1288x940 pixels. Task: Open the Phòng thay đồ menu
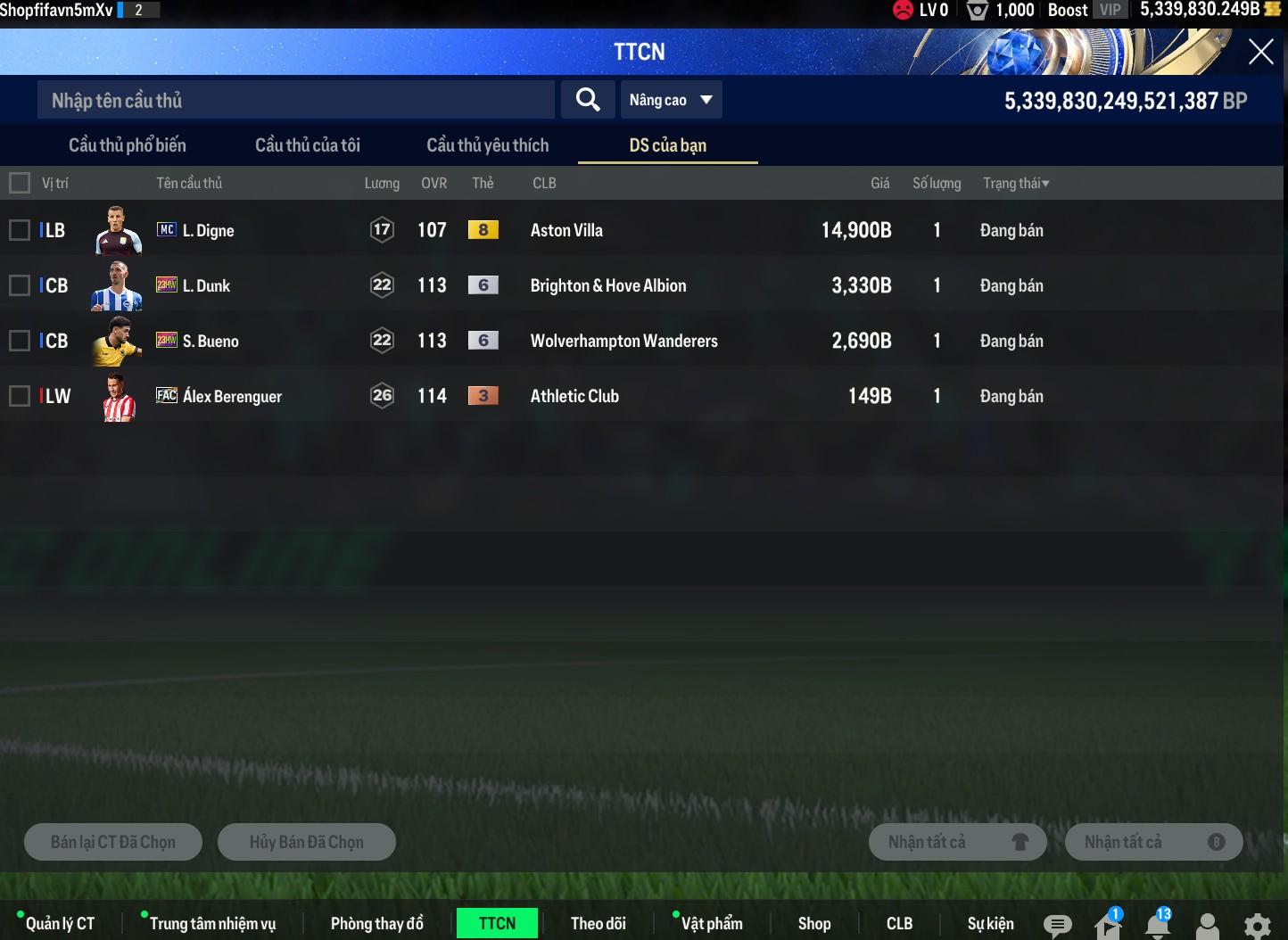(x=376, y=924)
